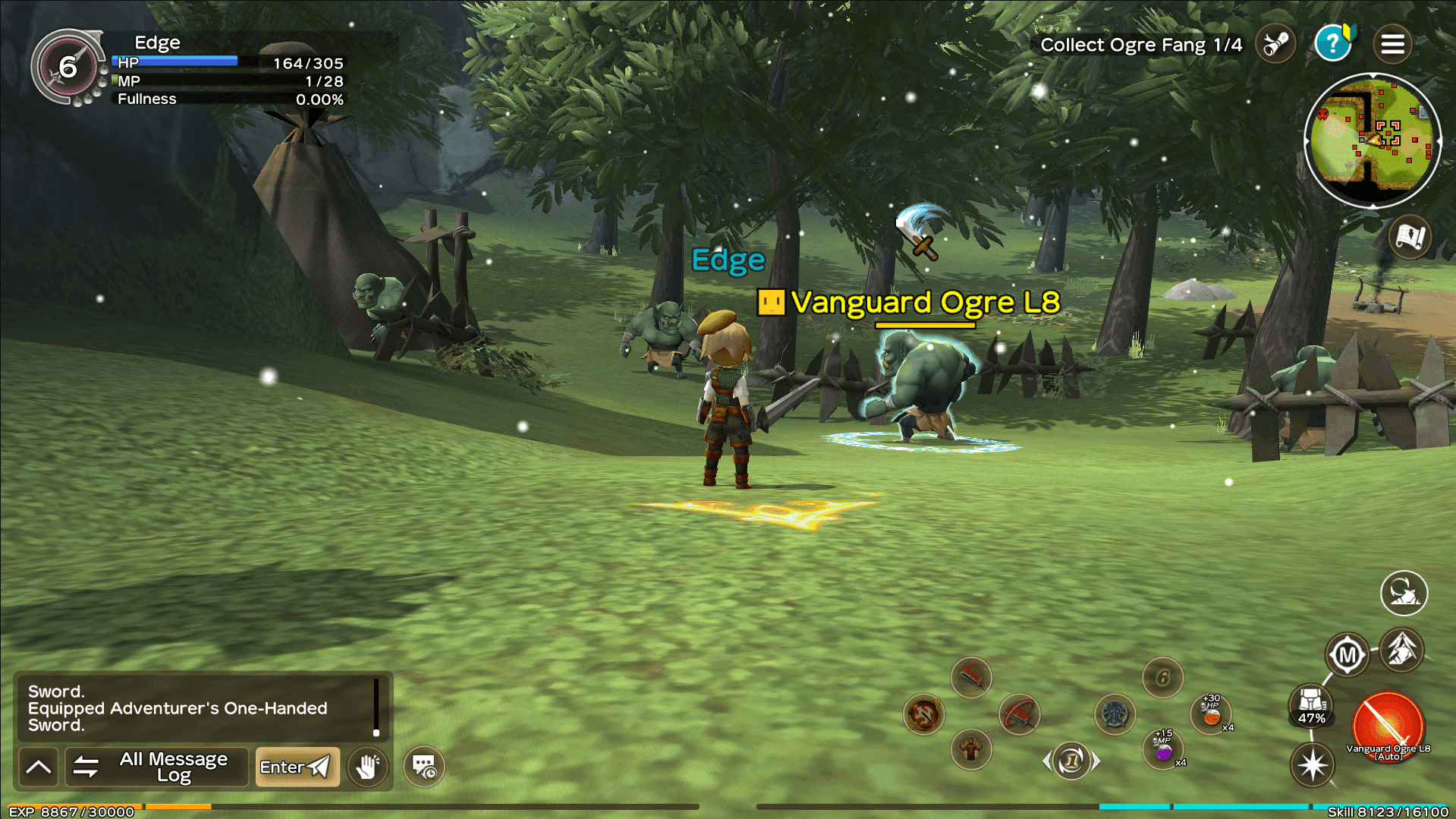1456x819 pixels.
Task: Open the hamburger main menu
Action: (x=1392, y=44)
